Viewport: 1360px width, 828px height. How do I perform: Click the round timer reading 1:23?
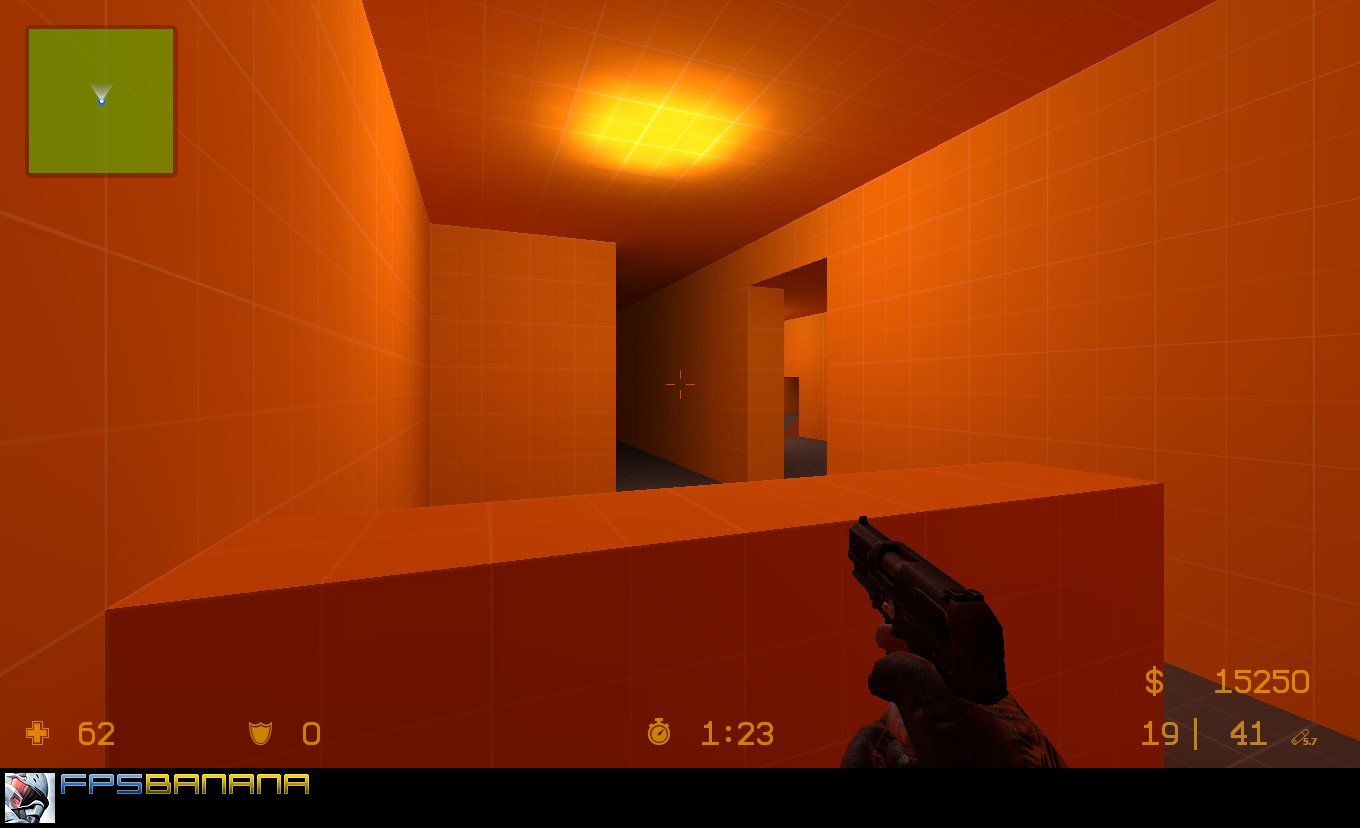(x=737, y=735)
